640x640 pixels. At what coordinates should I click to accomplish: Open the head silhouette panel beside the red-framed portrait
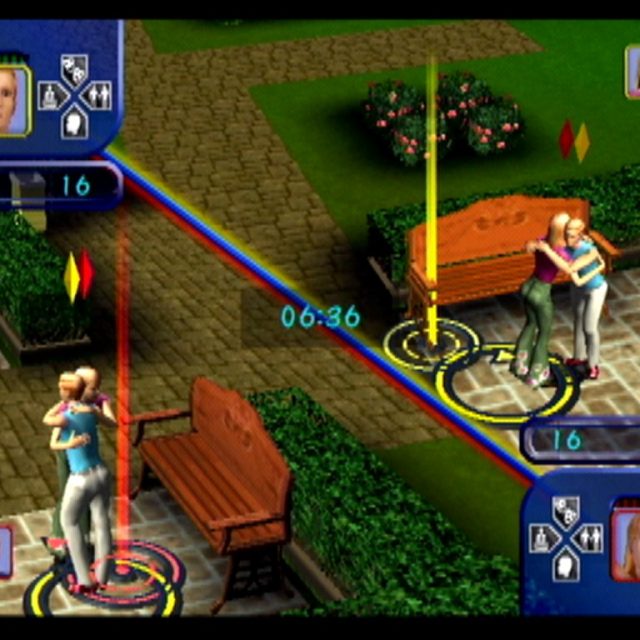(565, 566)
